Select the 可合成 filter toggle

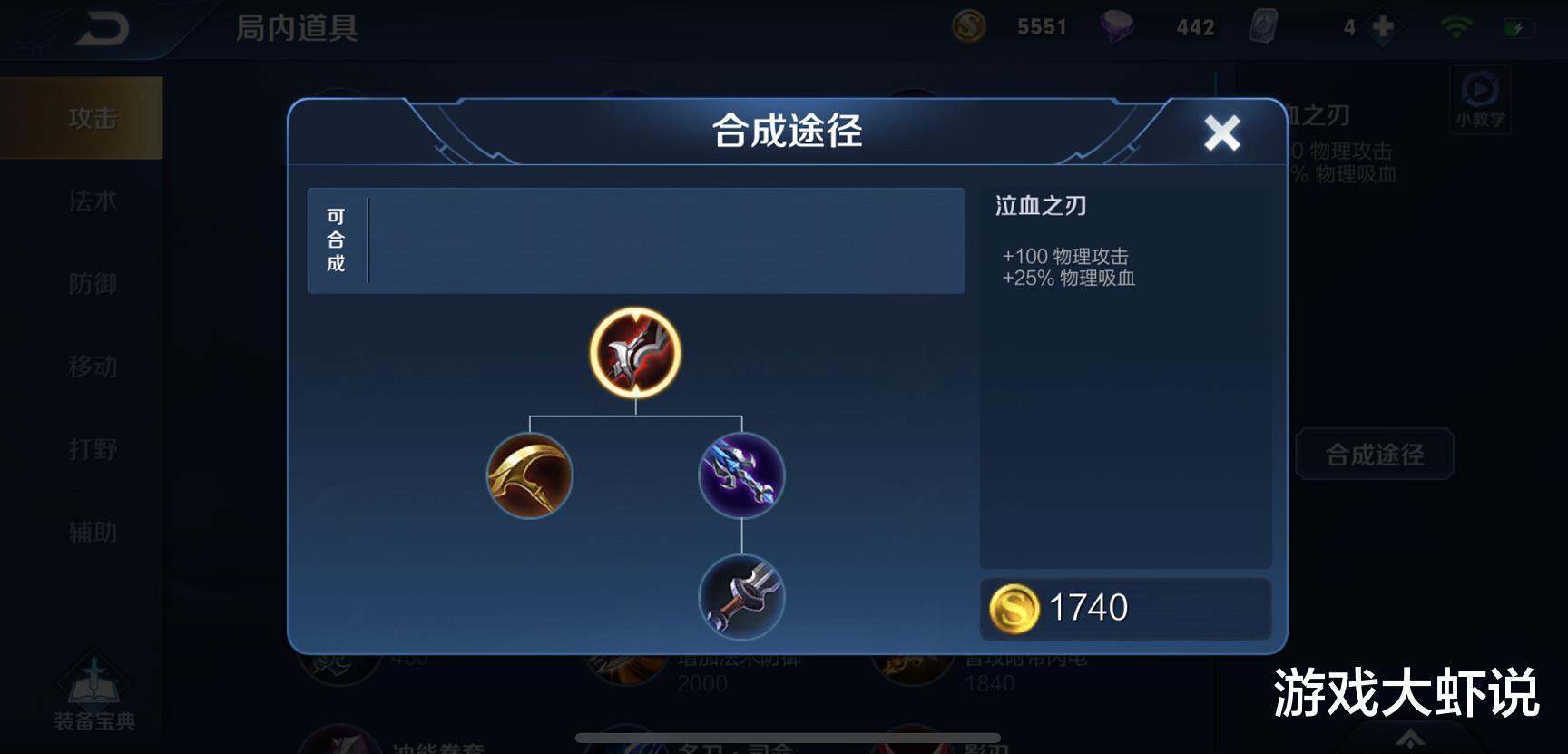point(334,239)
